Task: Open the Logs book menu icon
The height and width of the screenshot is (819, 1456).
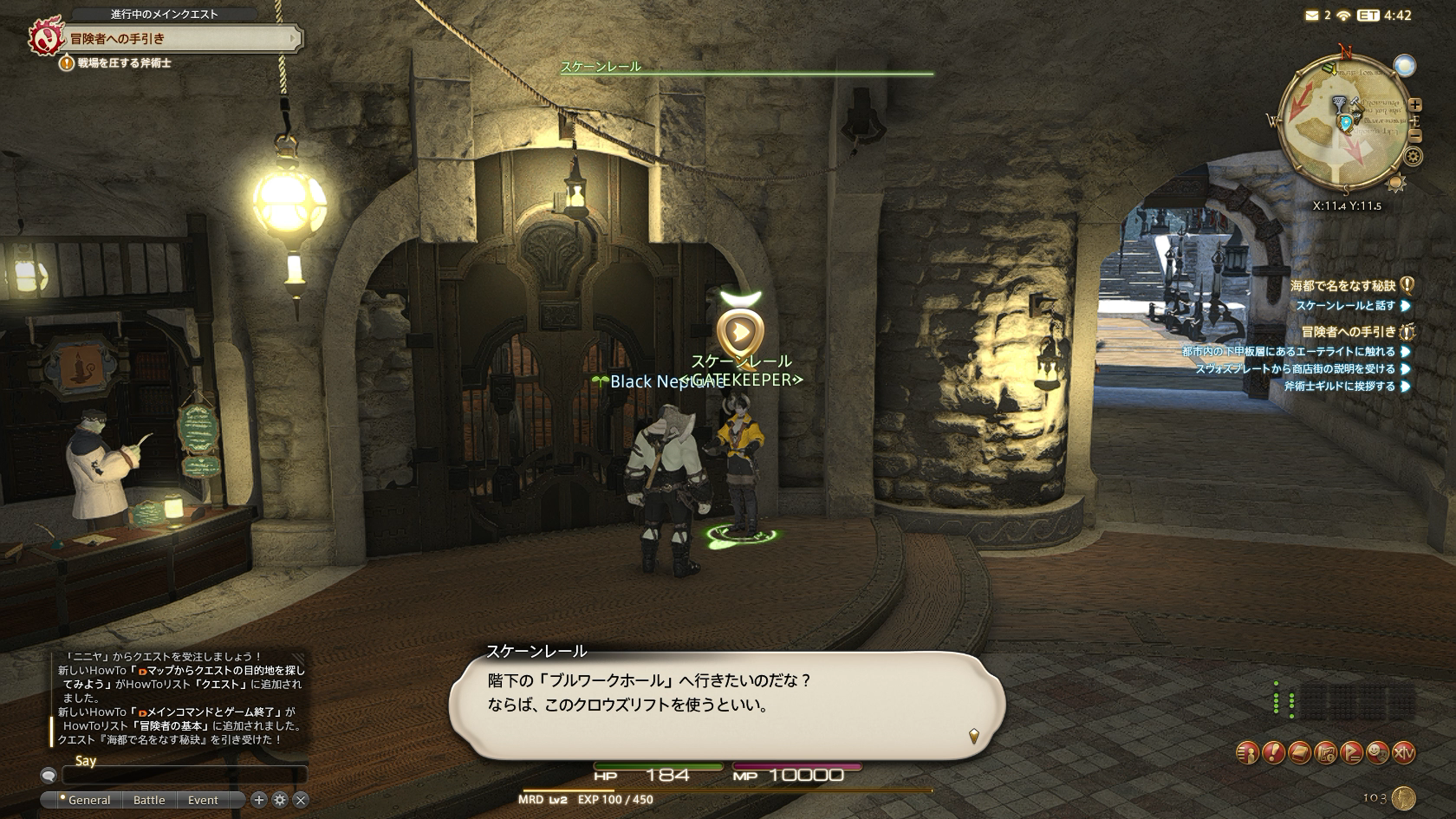Action: (1299, 753)
